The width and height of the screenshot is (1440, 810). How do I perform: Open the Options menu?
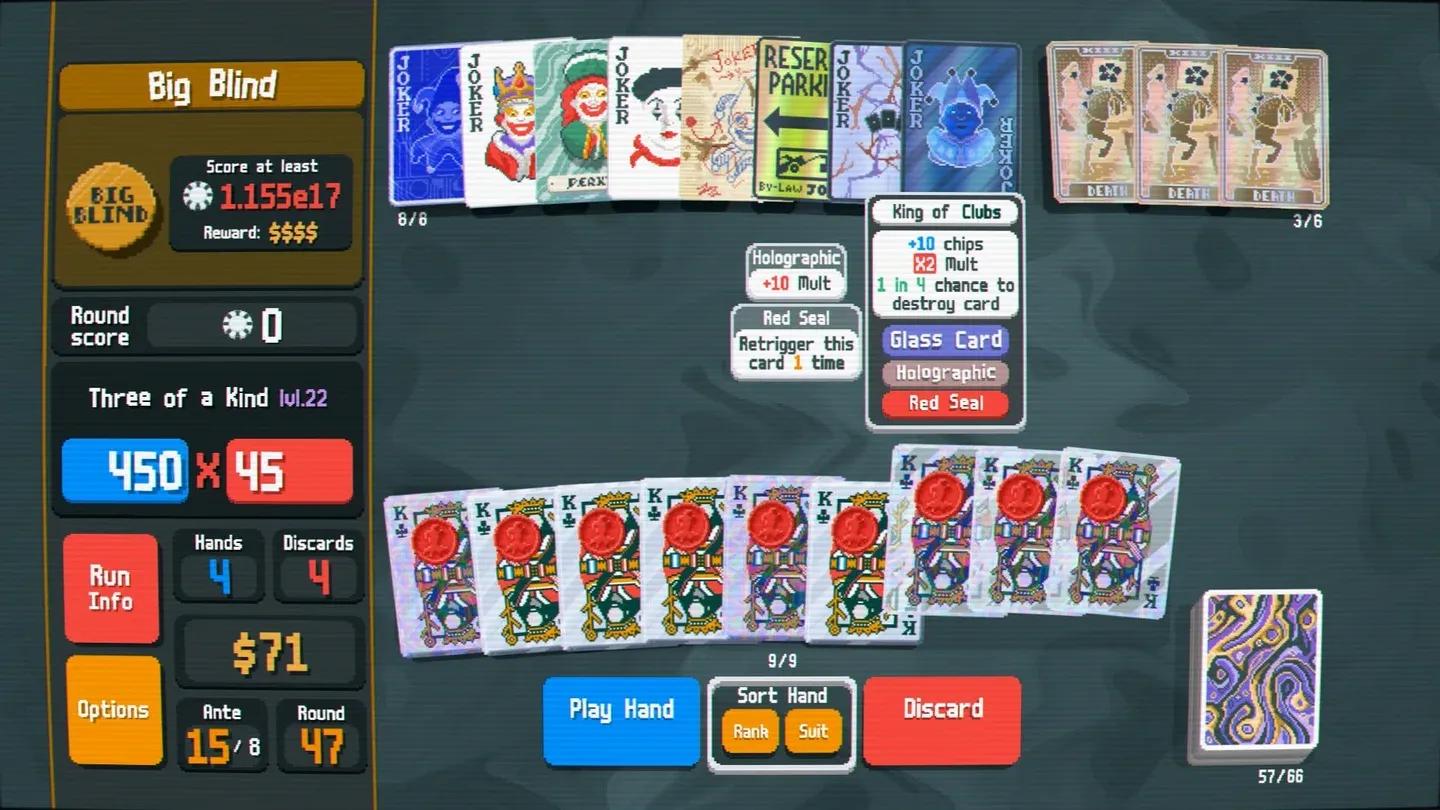click(x=111, y=709)
